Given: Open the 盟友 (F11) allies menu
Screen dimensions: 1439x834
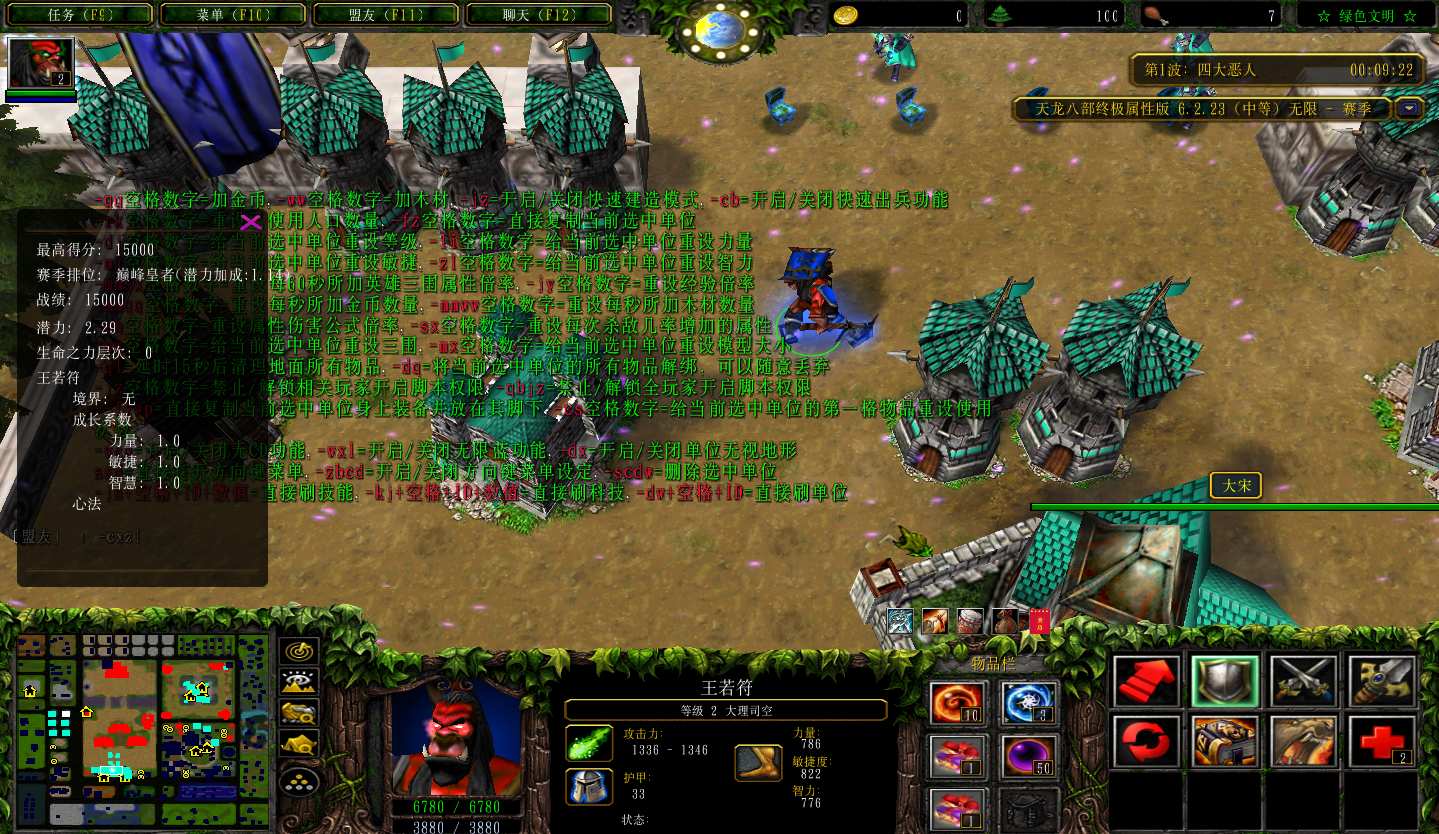Looking at the screenshot, I should point(385,15).
